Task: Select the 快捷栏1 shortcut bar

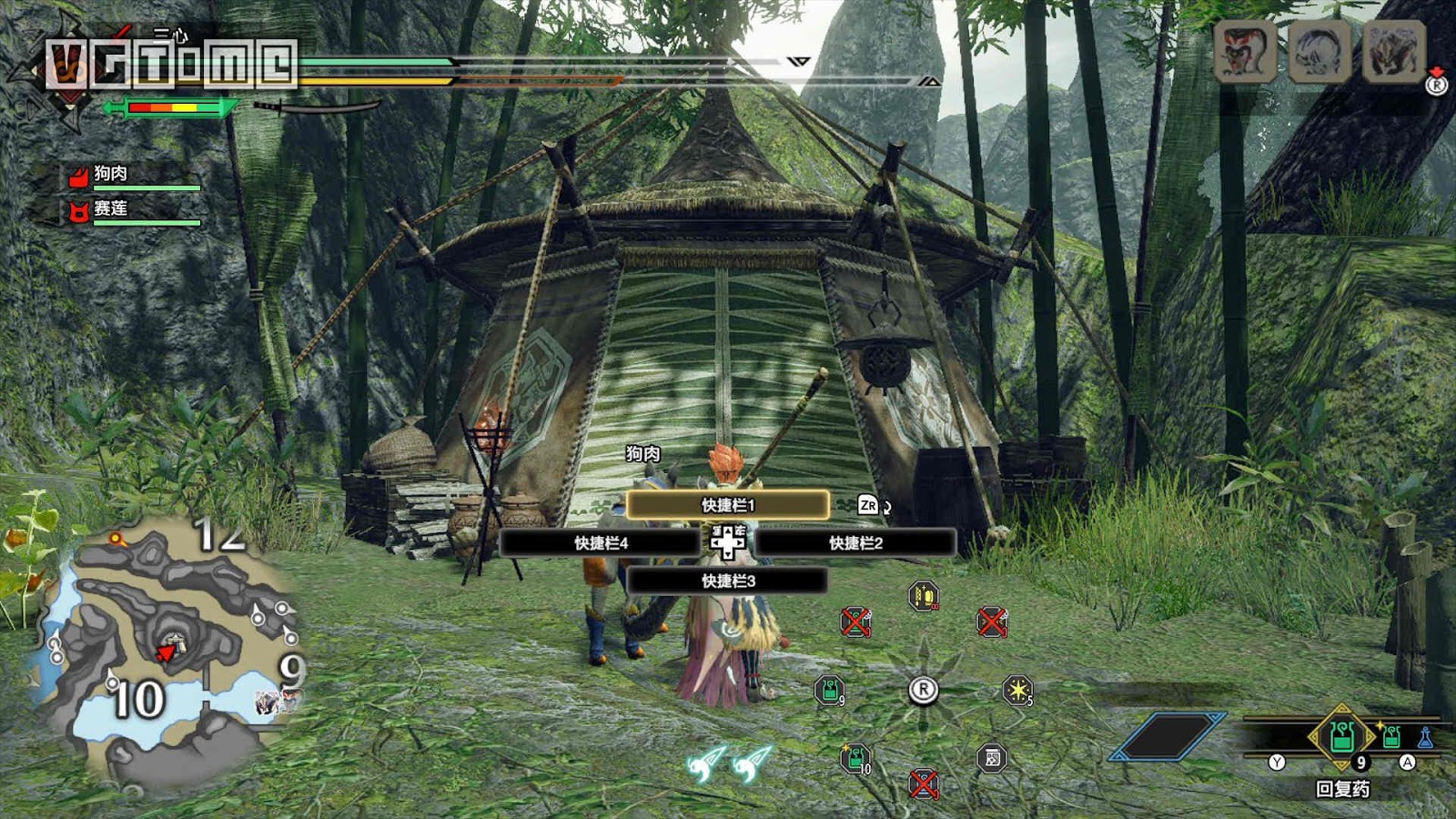Action: 727,505
